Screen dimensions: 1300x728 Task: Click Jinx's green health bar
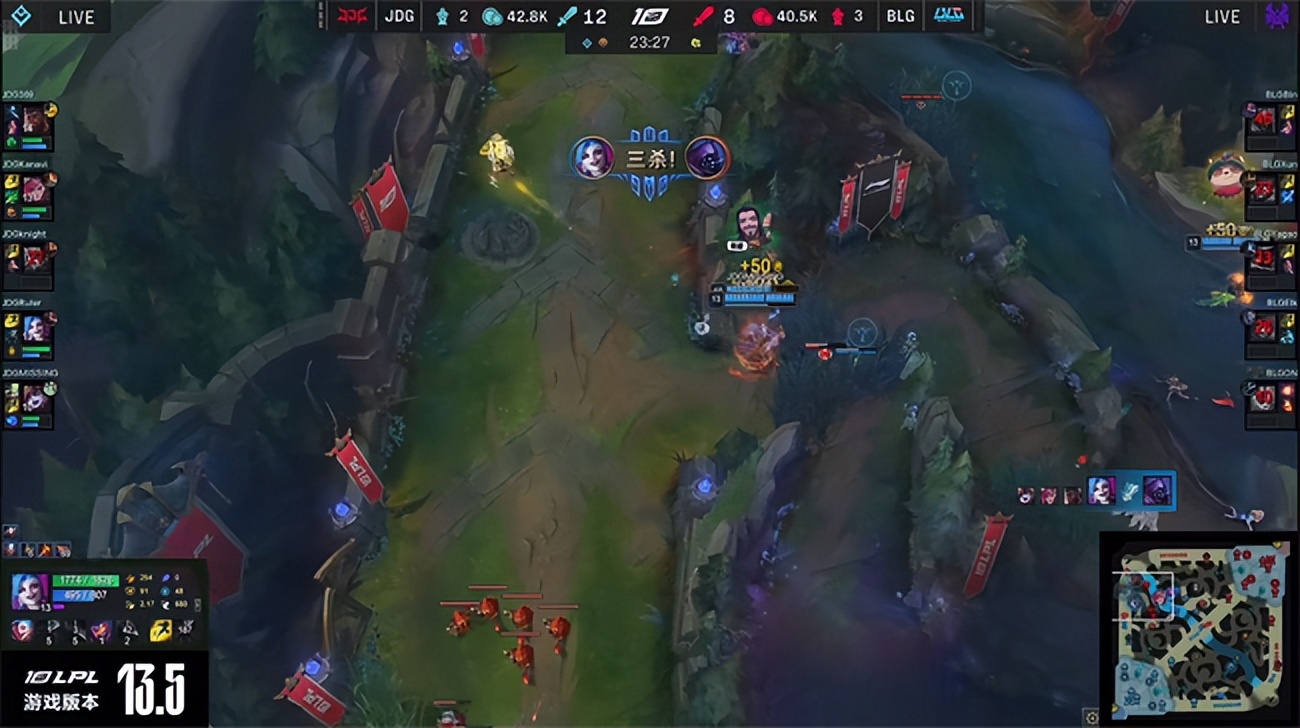pos(85,581)
